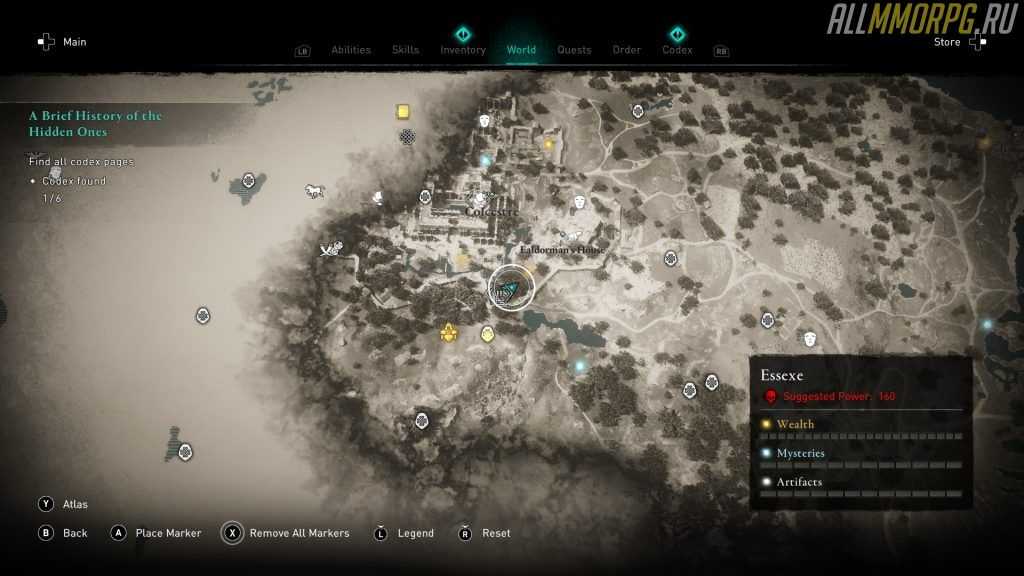Select the Inventory tab
The image size is (1024, 576).
(x=463, y=50)
